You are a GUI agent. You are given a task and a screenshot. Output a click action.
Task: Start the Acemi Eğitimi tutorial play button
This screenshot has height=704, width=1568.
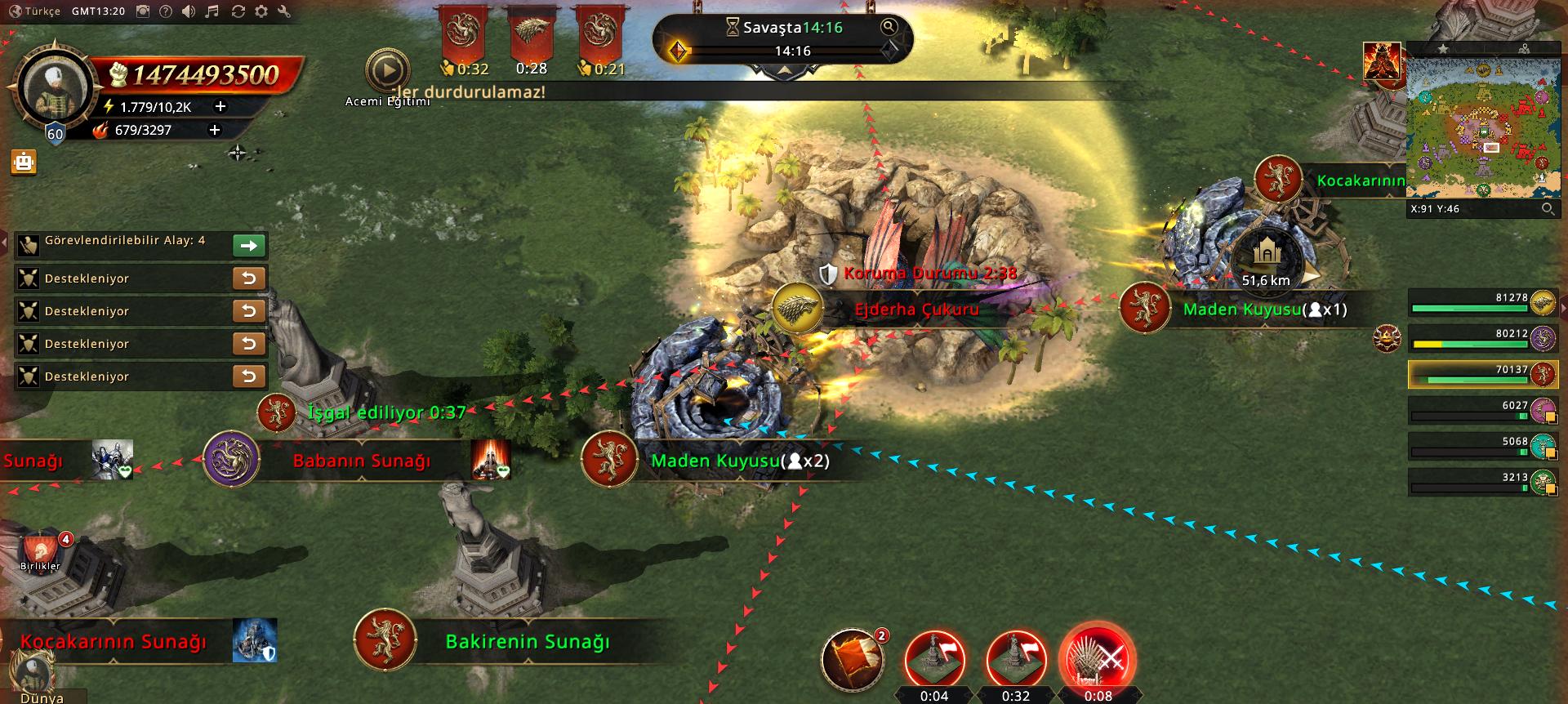387,72
